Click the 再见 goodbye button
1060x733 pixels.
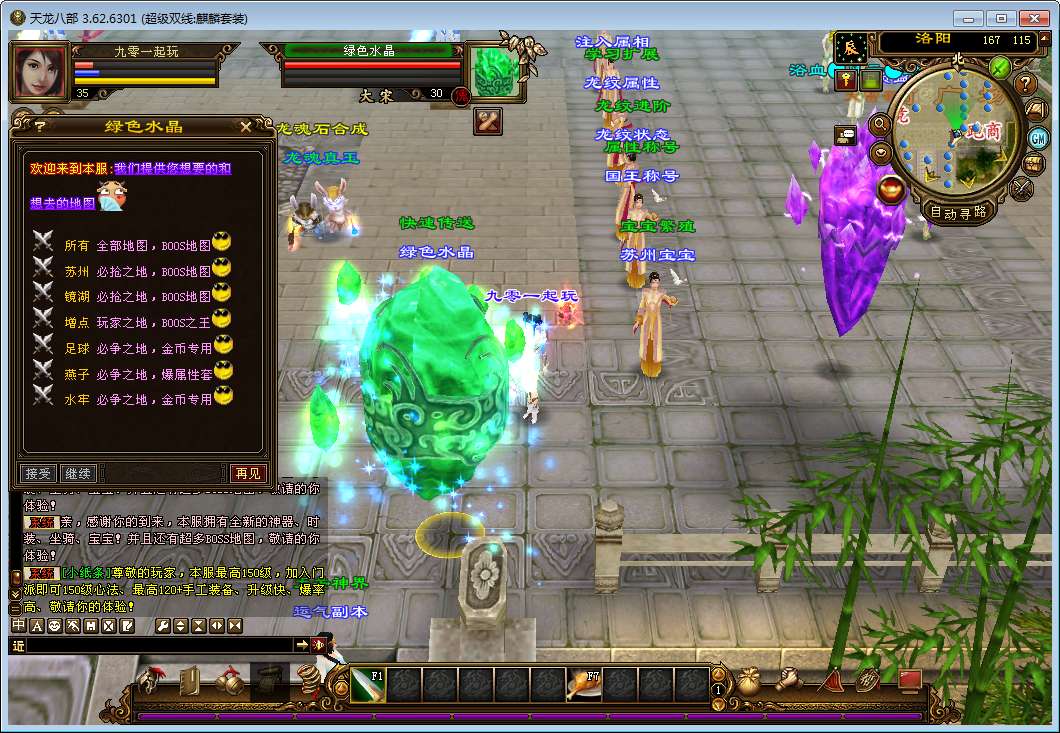(x=248, y=473)
